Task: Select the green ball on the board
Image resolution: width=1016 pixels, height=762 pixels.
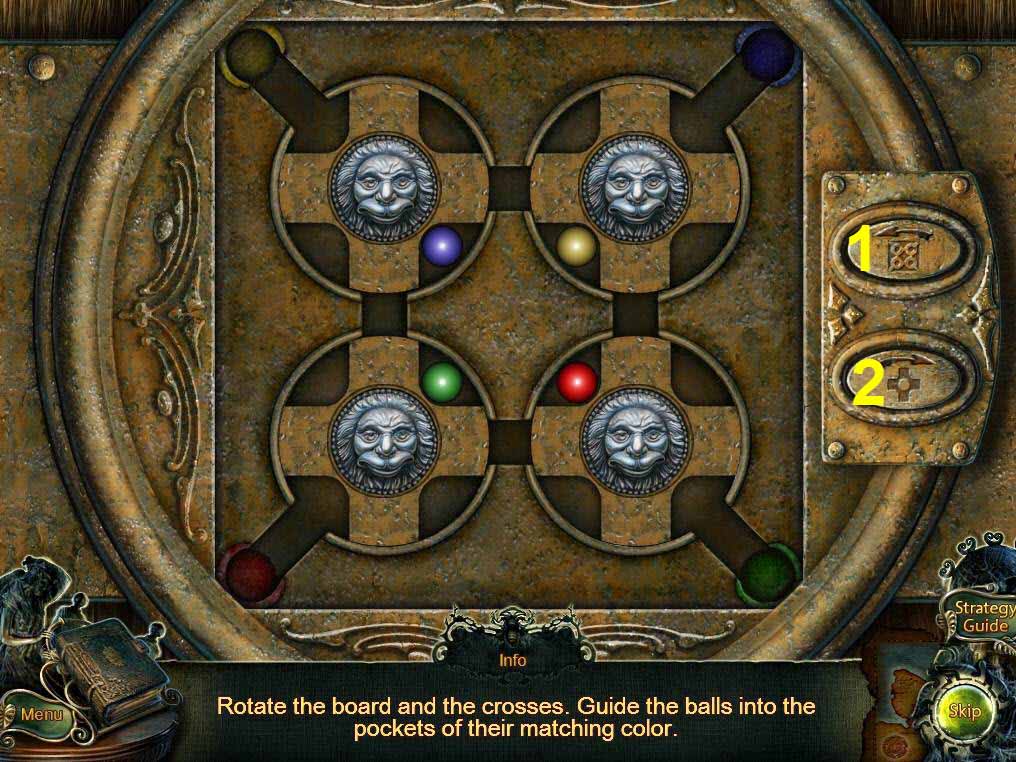Action: tap(441, 382)
